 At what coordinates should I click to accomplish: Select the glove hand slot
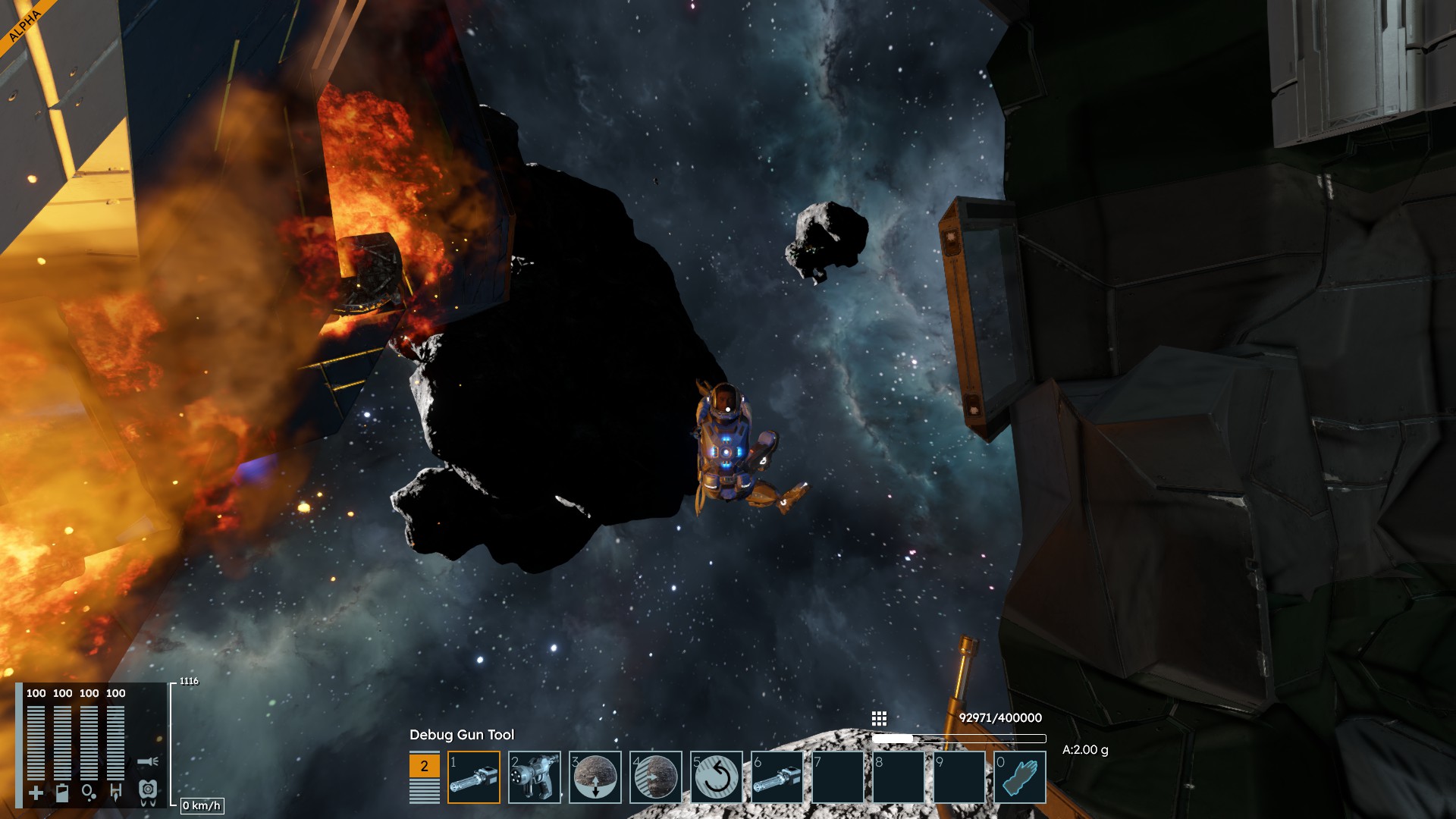point(1020,777)
